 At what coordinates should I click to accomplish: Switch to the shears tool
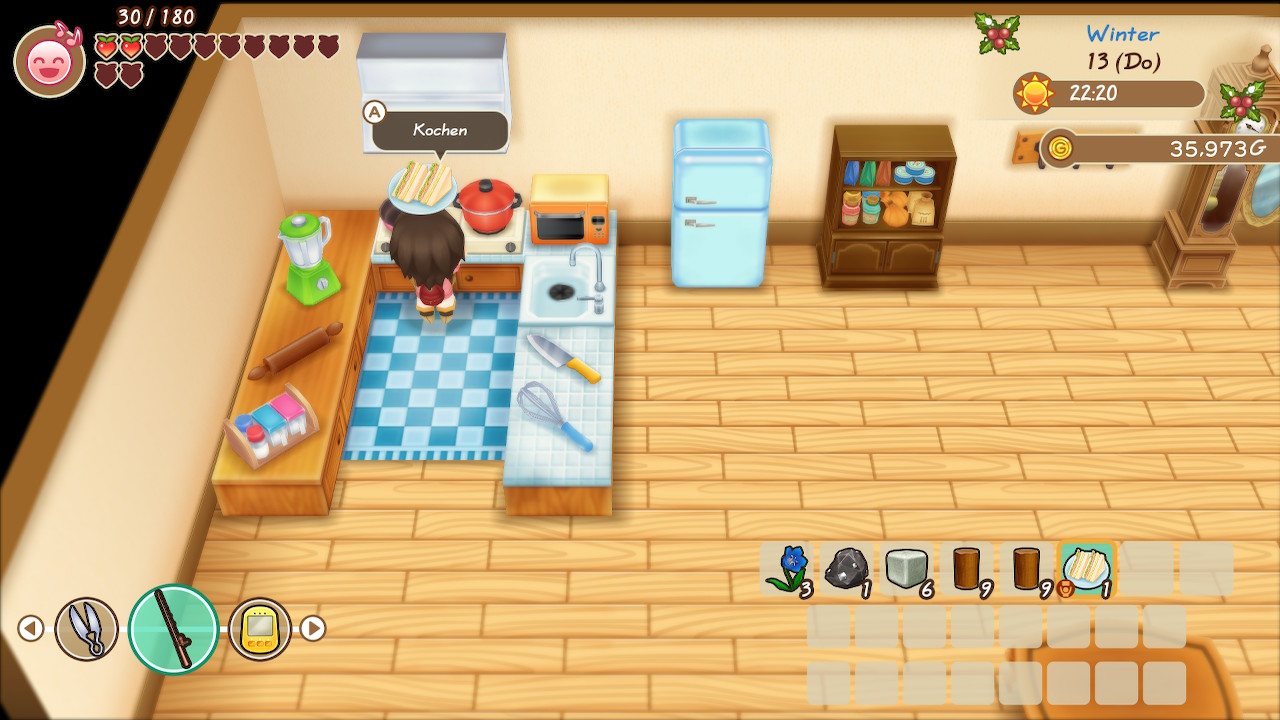click(x=86, y=629)
